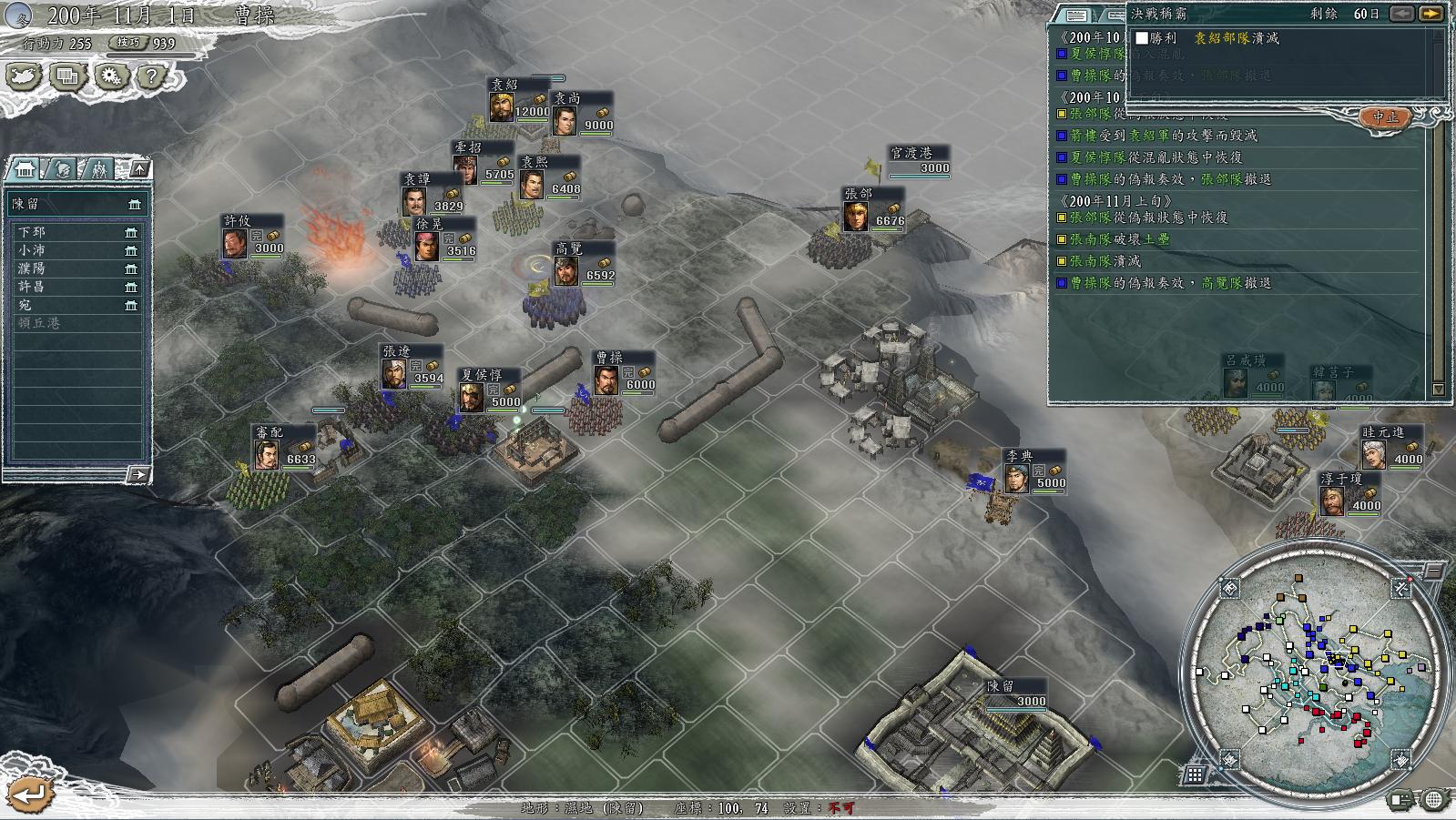The width and height of the screenshot is (1456, 820).
Task: Open the question mark help button
Action: (x=151, y=76)
